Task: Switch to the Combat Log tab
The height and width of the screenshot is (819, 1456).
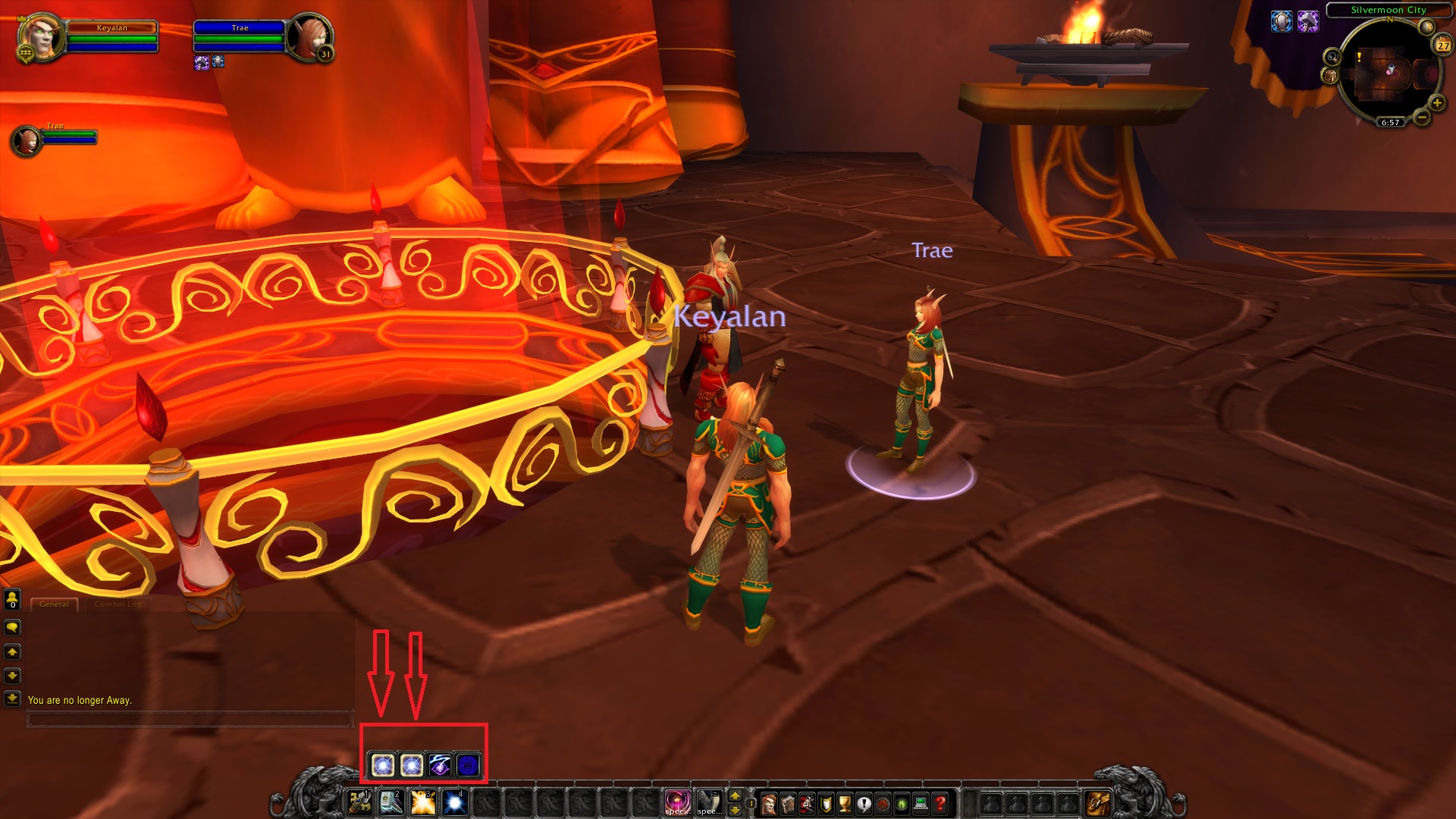Action: point(119,604)
